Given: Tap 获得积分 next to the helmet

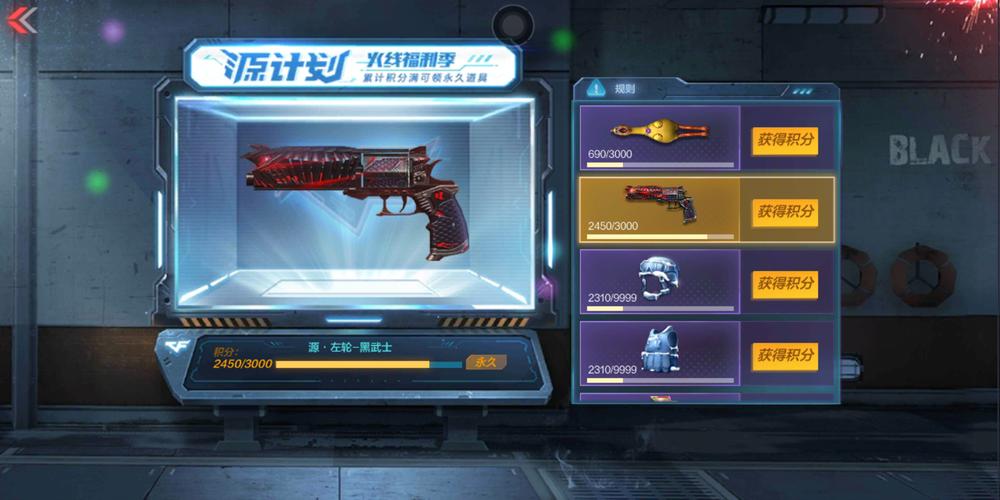Looking at the screenshot, I should pos(785,283).
